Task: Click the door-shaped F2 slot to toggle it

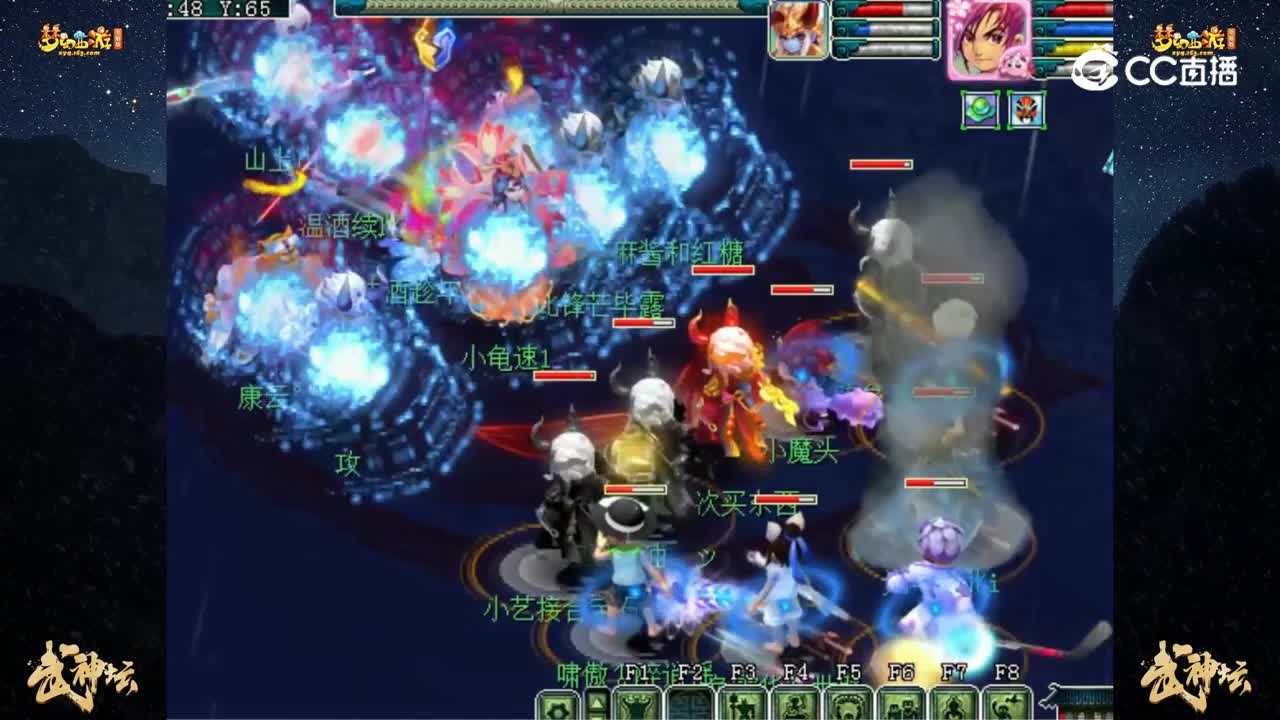Action: coord(688,706)
